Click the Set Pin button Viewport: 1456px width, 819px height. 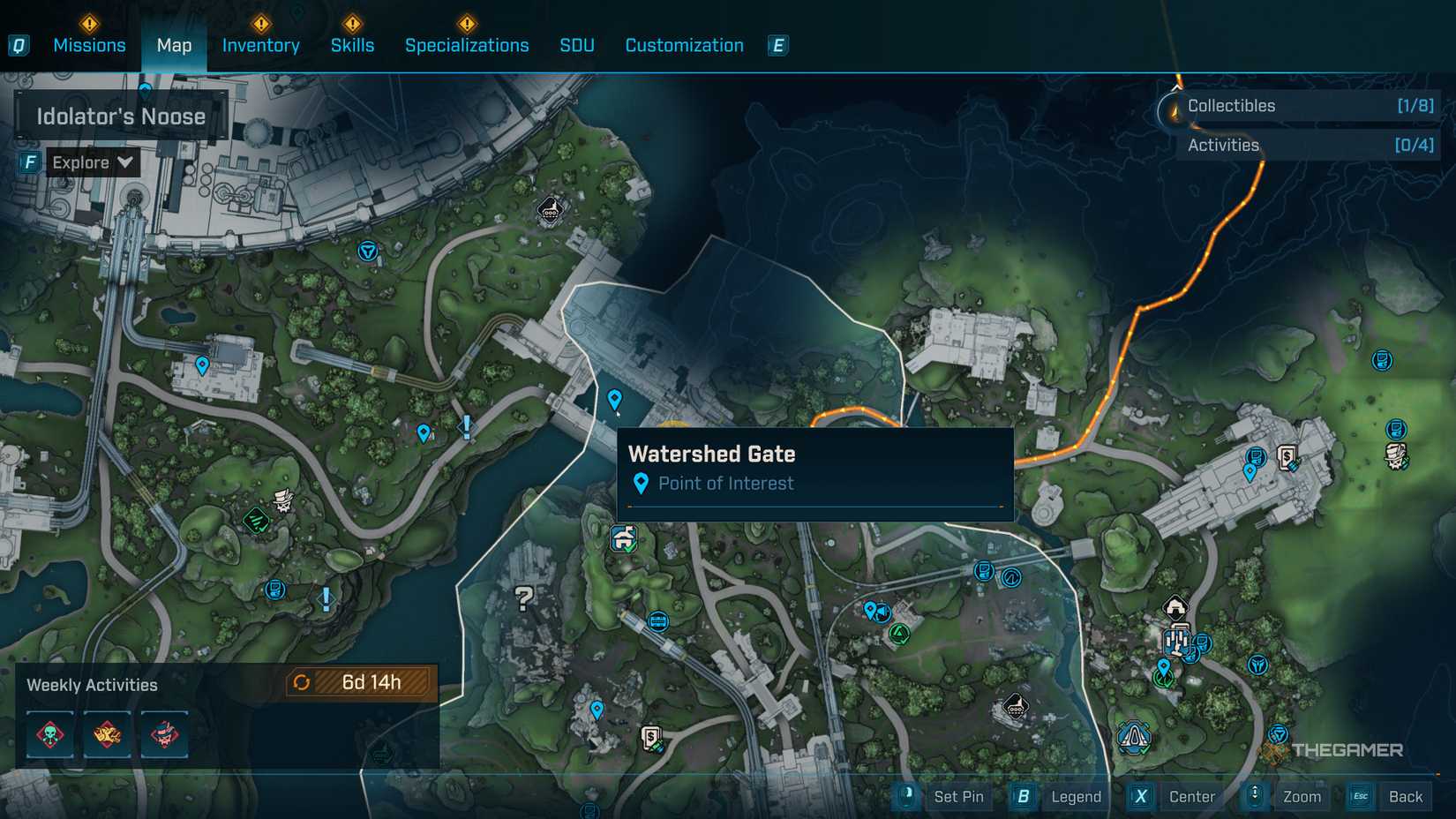(x=958, y=796)
